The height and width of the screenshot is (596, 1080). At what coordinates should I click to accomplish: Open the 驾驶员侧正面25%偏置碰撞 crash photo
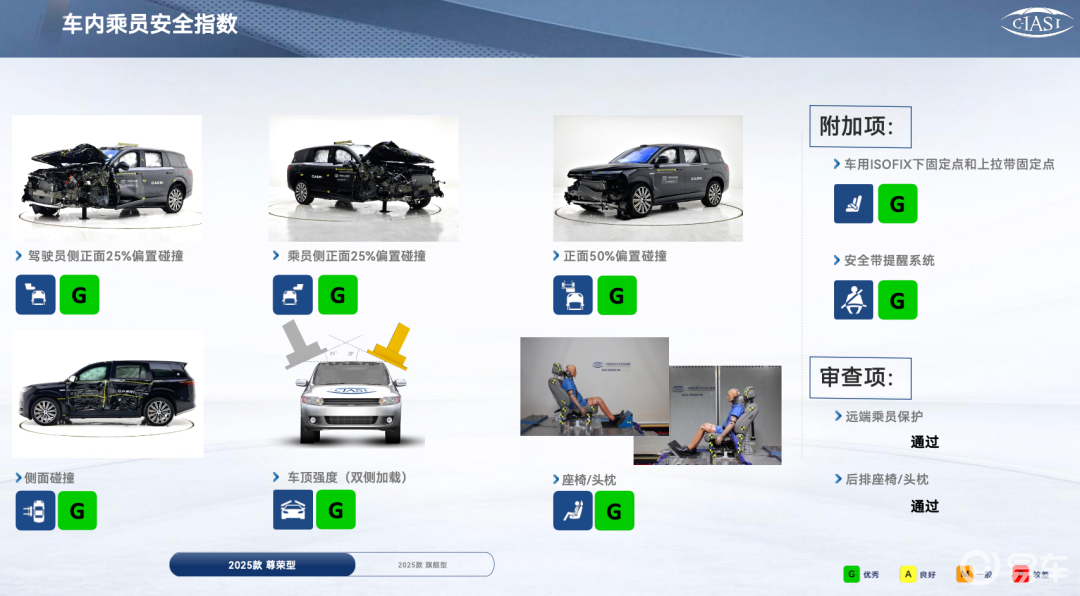tap(107, 177)
